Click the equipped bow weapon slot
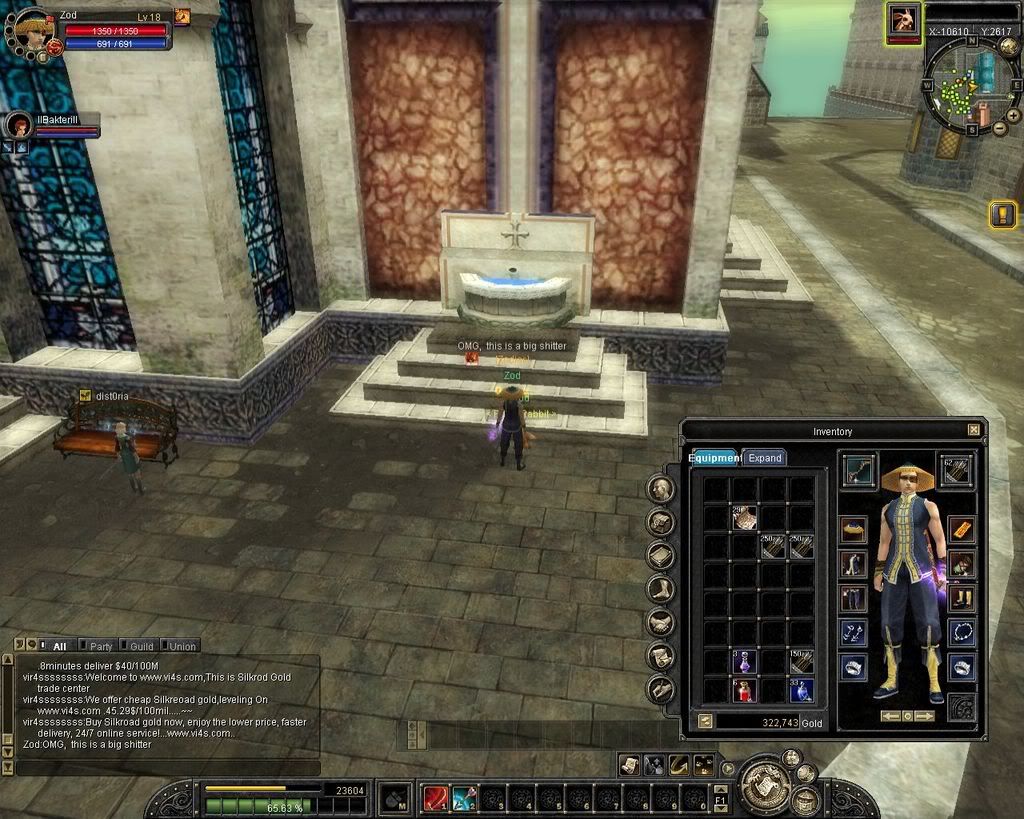Screen dimensions: 1024x819 tap(858, 471)
